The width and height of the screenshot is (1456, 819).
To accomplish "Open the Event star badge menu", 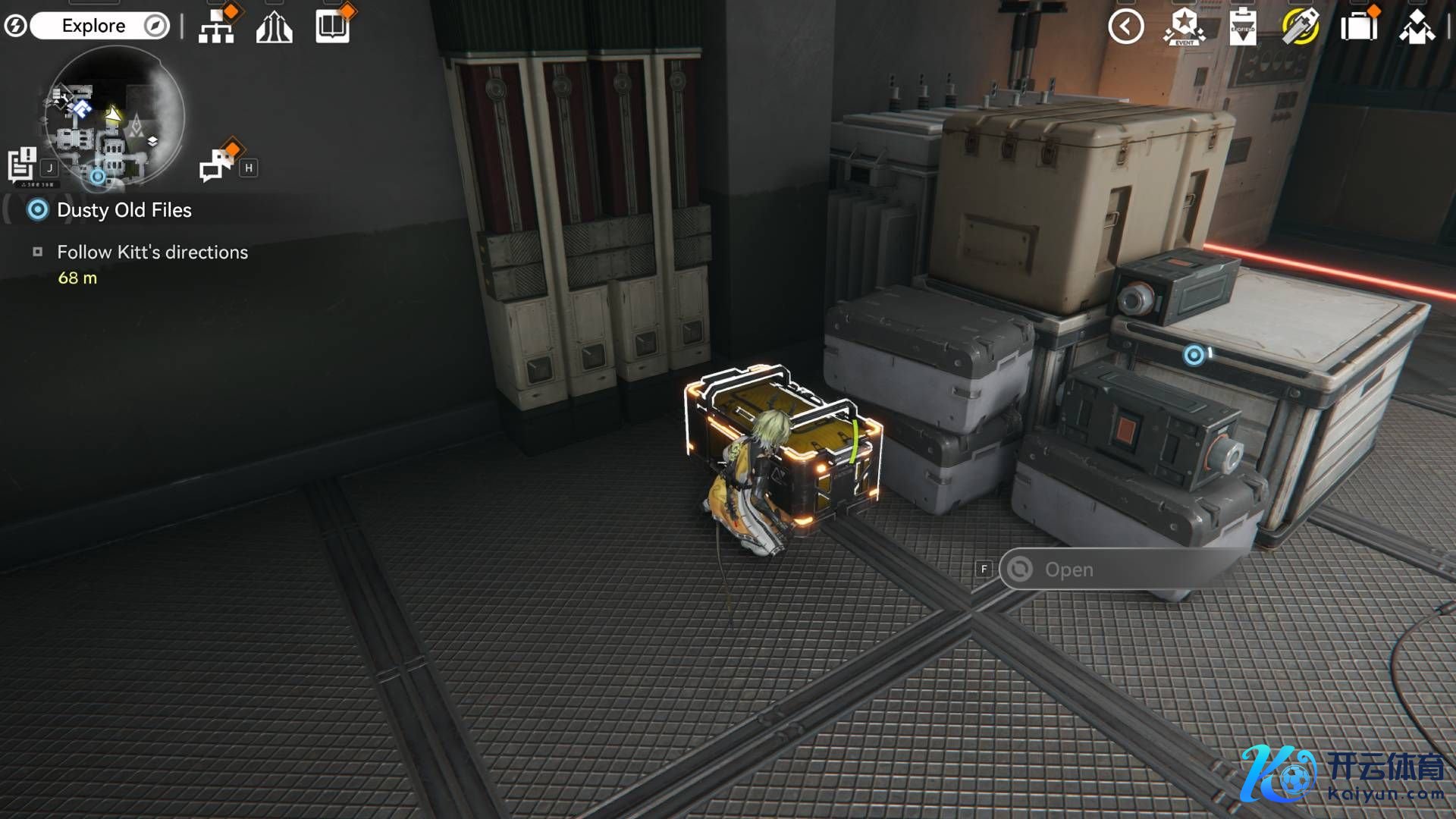I will pyautogui.click(x=1184, y=27).
